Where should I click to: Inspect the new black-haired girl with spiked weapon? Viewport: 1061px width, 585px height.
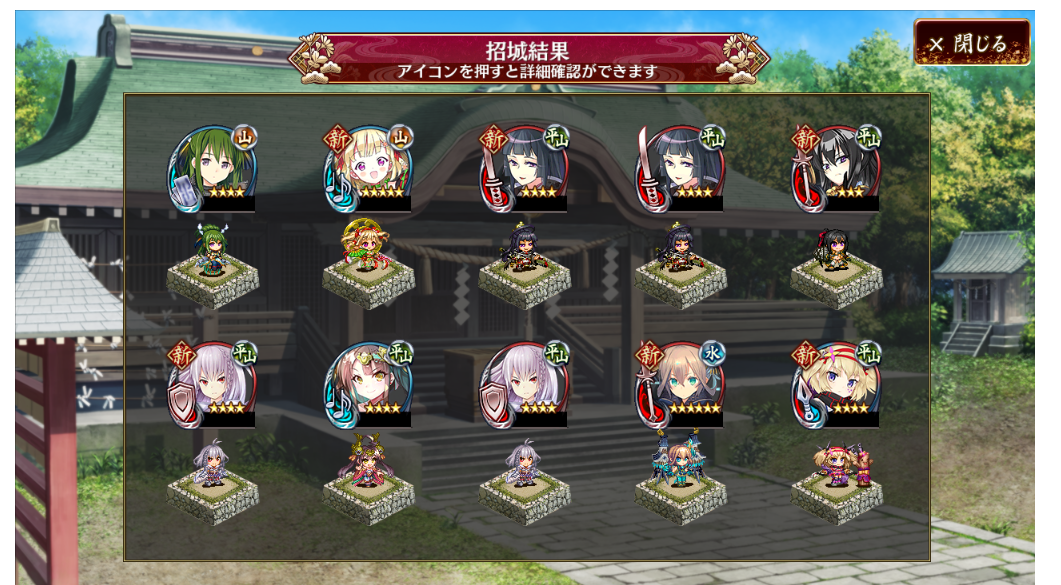tap(835, 168)
